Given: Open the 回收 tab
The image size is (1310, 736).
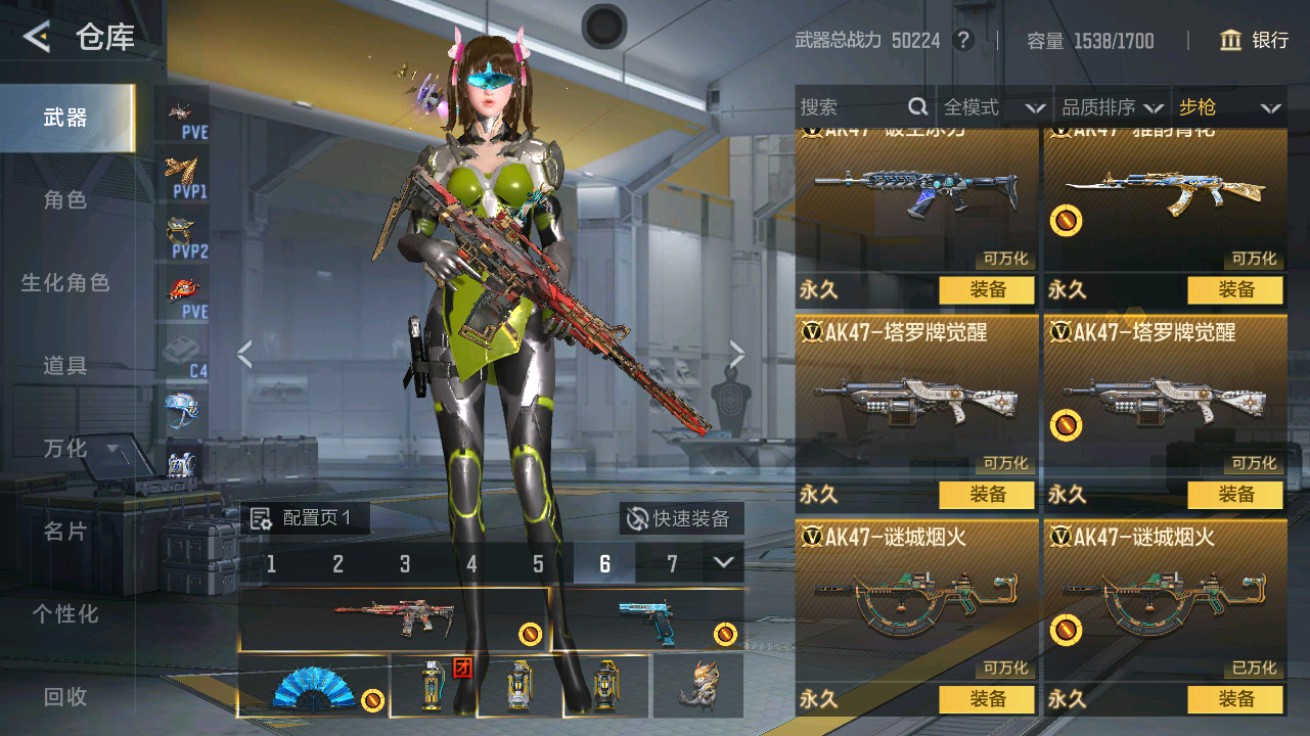Looking at the screenshot, I should [x=66, y=697].
